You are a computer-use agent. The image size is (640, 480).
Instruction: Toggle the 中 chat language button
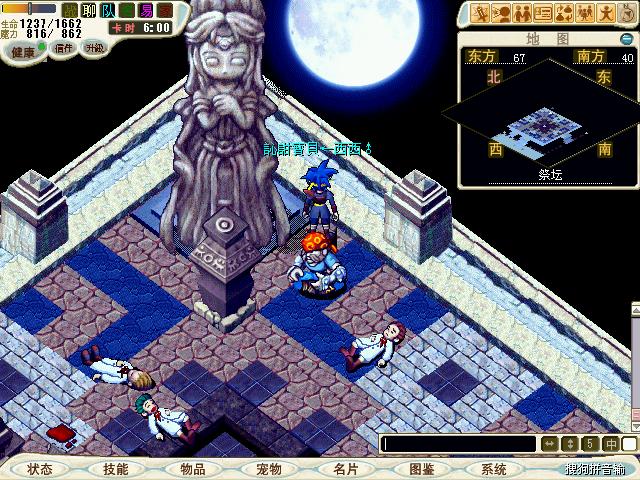(610, 443)
